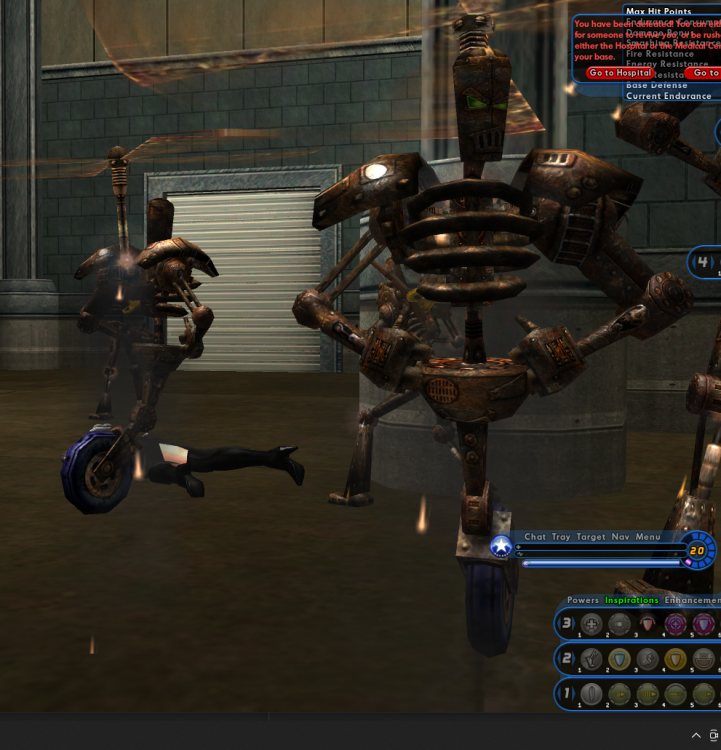Open the game Menu
Image resolution: width=721 pixels, height=750 pixels.
(648, 537)
